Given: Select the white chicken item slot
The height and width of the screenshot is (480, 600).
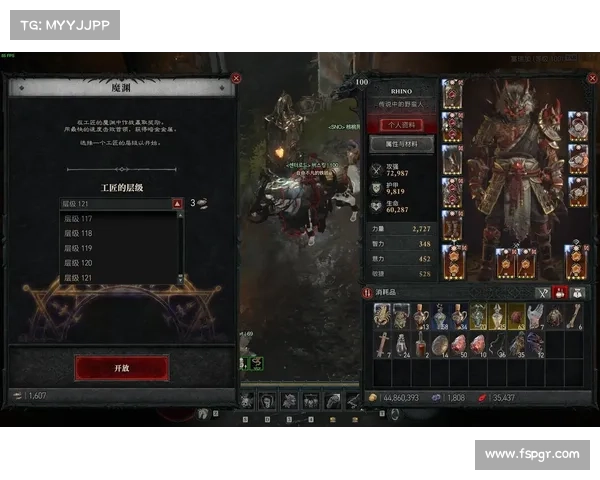Looking at the screenshot, I should (x=536, y=317).
